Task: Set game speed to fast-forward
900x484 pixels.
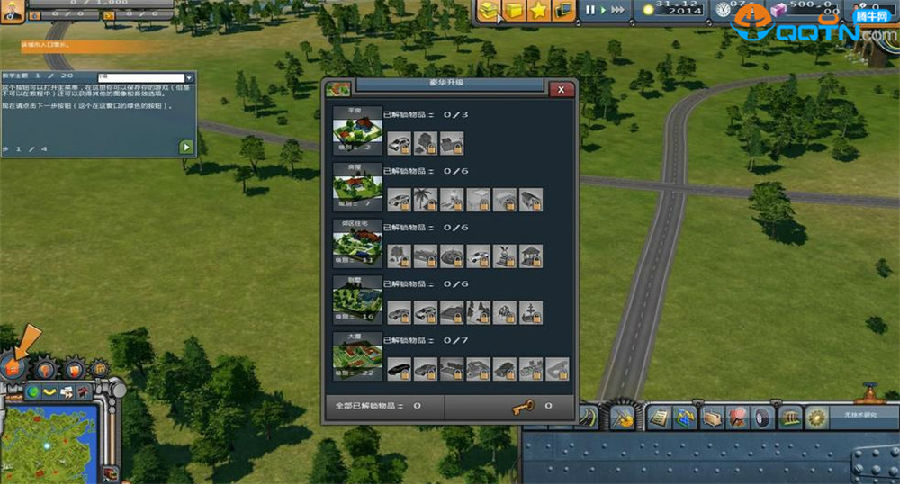Action: [x=618, y=10]
